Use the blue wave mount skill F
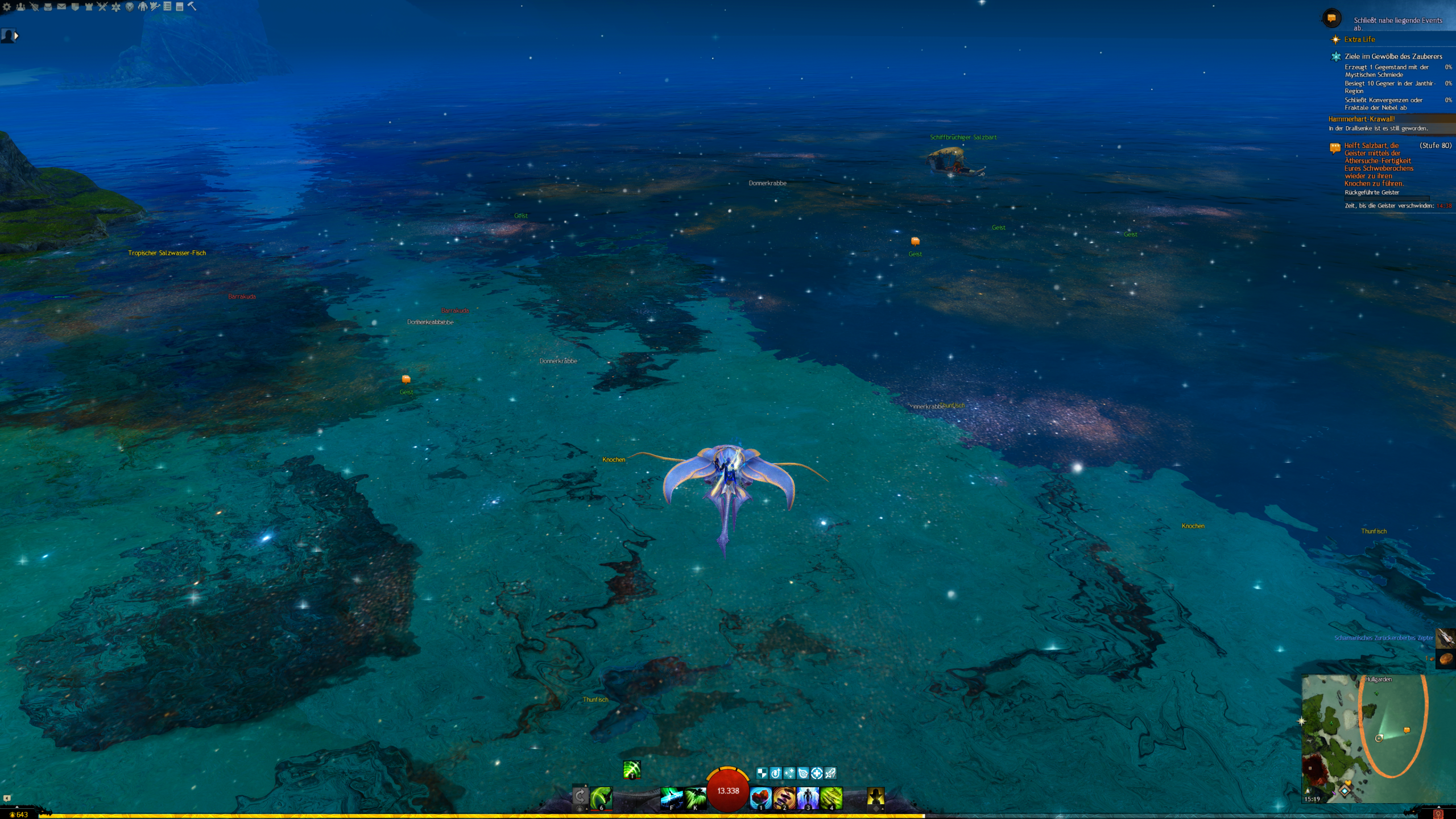 pyautogui.click(x=671, y=797)
